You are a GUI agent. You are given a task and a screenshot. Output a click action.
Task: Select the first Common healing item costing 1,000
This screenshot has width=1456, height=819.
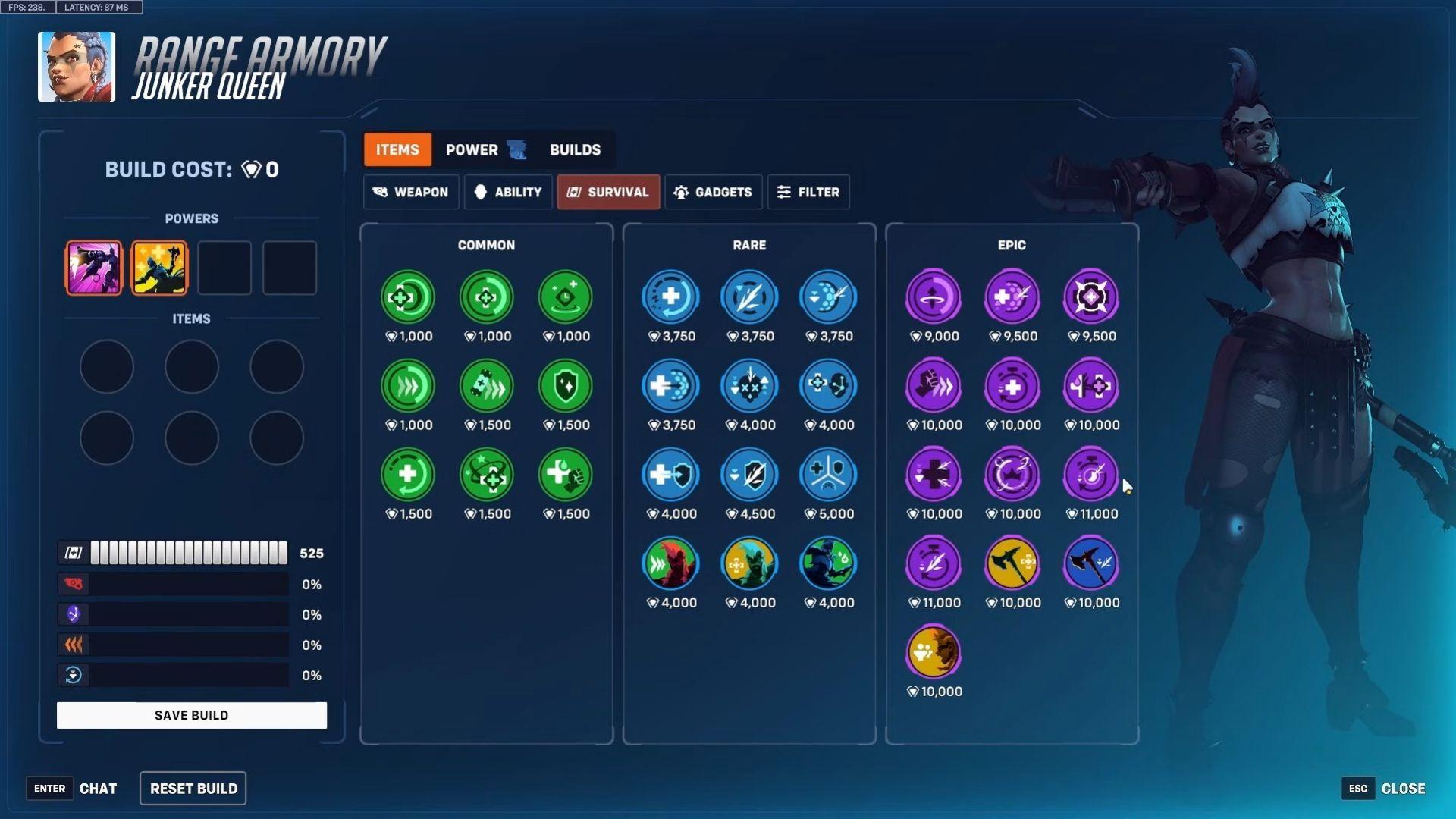point(407,297)
